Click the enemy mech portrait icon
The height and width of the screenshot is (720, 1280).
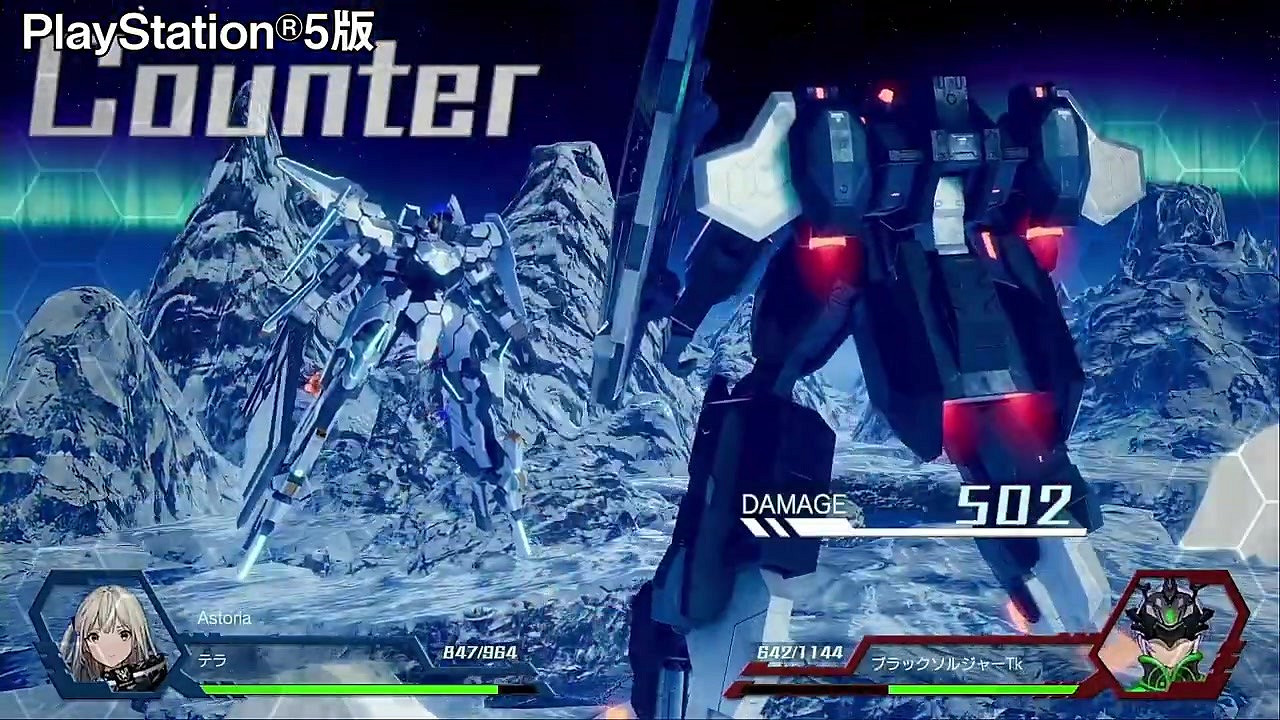[x=1175, y=630]
